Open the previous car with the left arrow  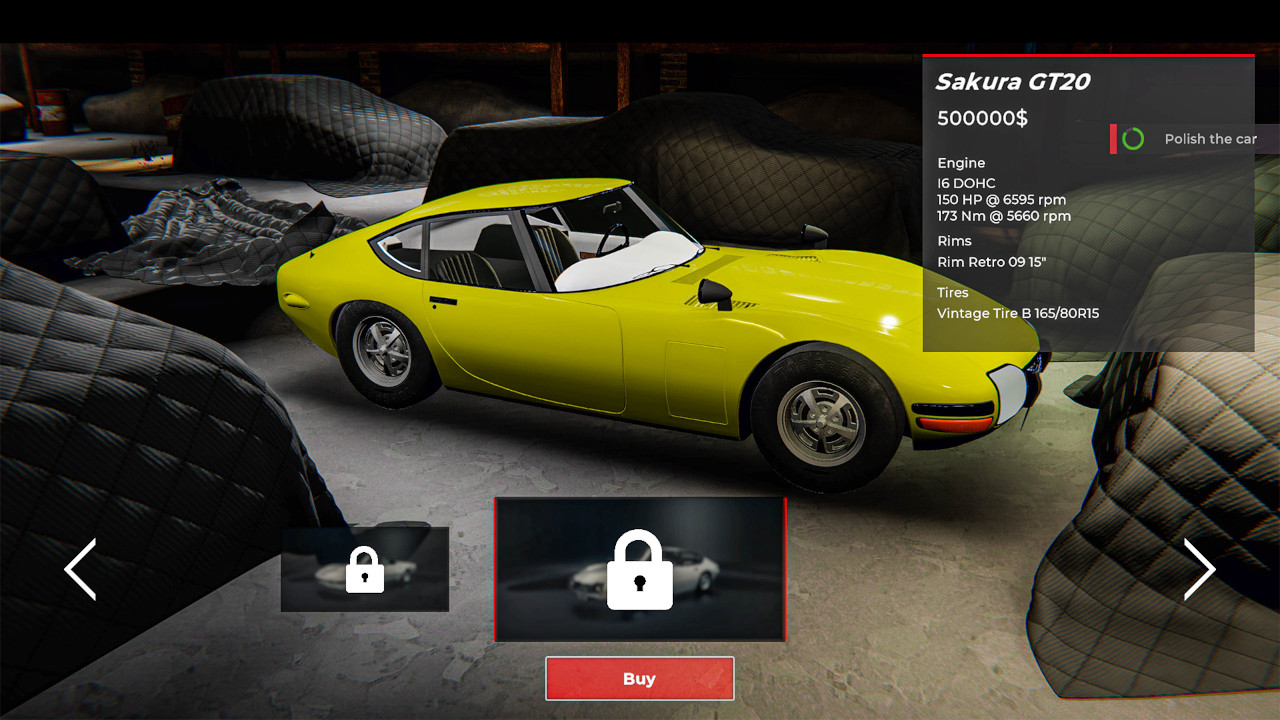pos(80,568)
